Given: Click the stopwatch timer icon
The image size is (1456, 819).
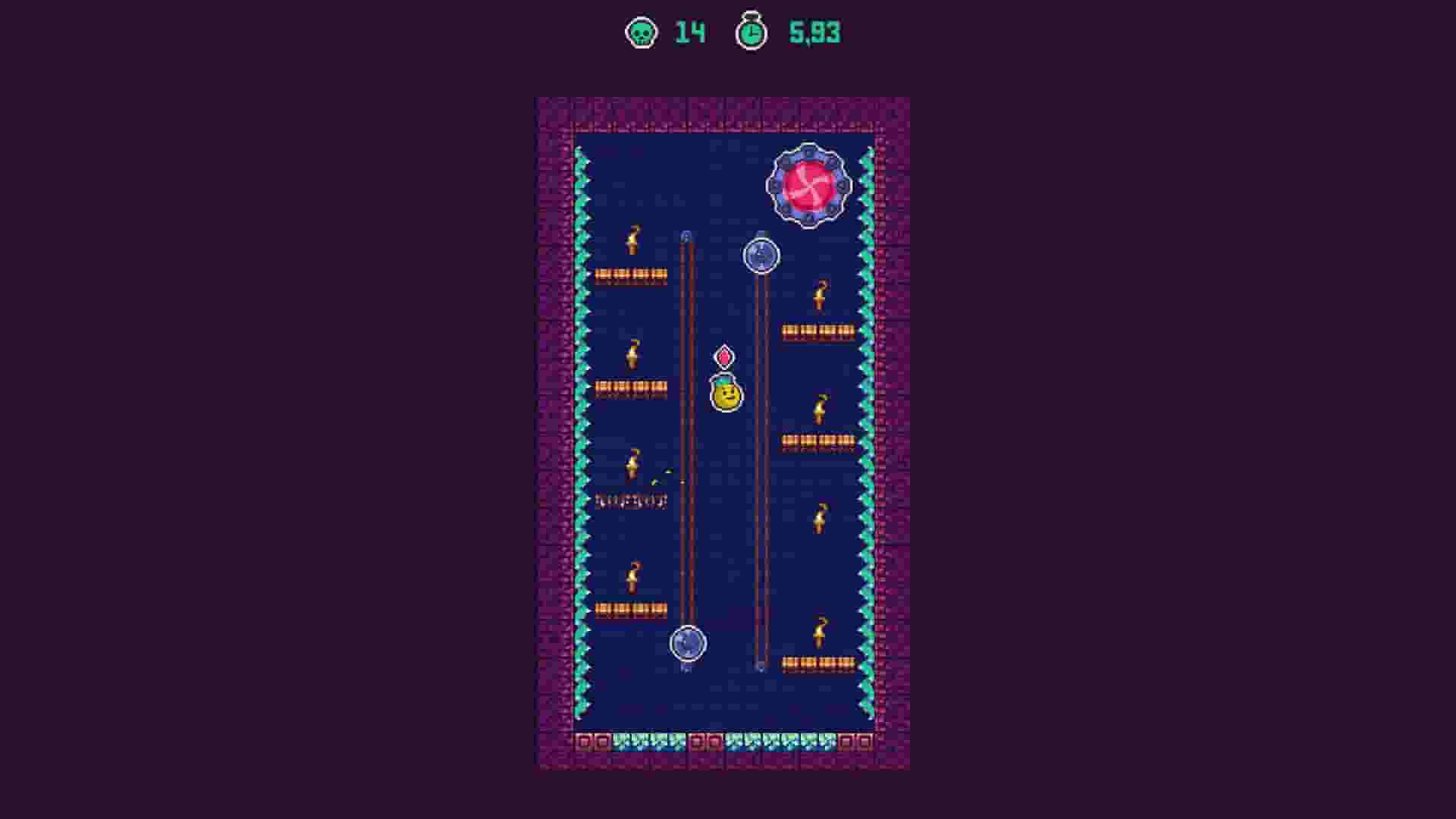Looking at the screenshot, I should [750, 33].
